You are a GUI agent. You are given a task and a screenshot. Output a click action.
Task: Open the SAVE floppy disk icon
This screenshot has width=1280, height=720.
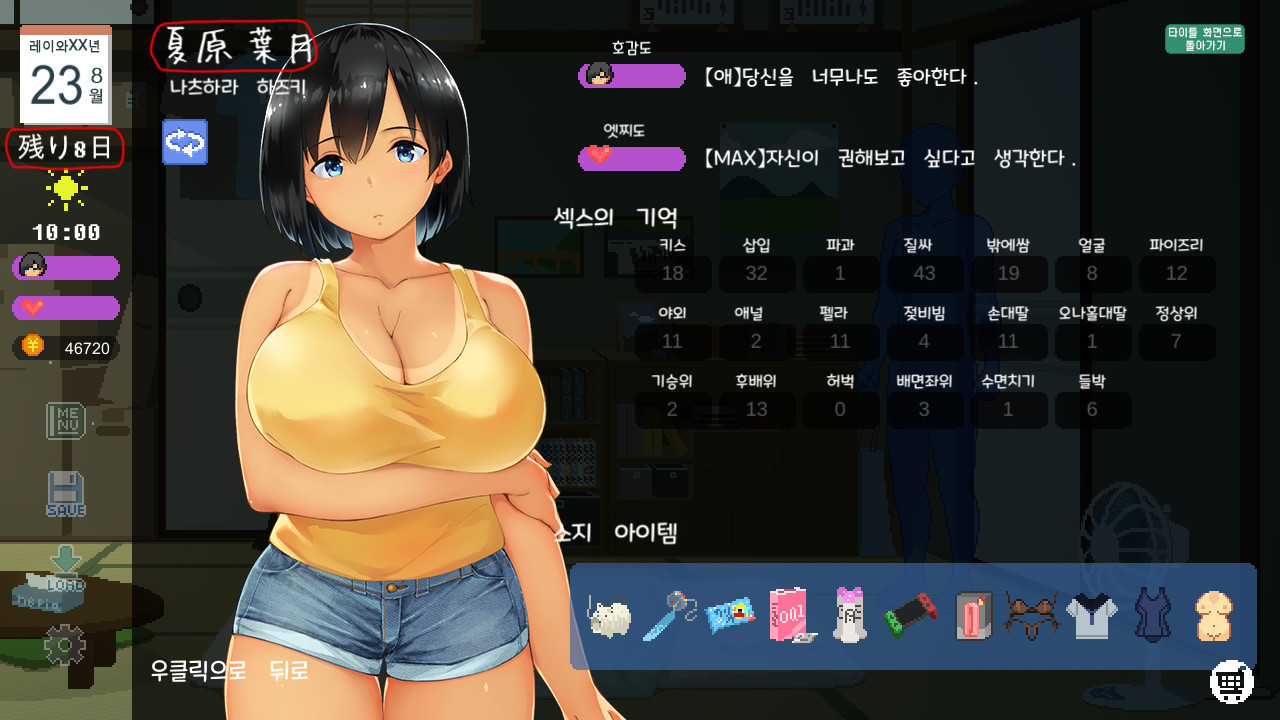(66, 494)
